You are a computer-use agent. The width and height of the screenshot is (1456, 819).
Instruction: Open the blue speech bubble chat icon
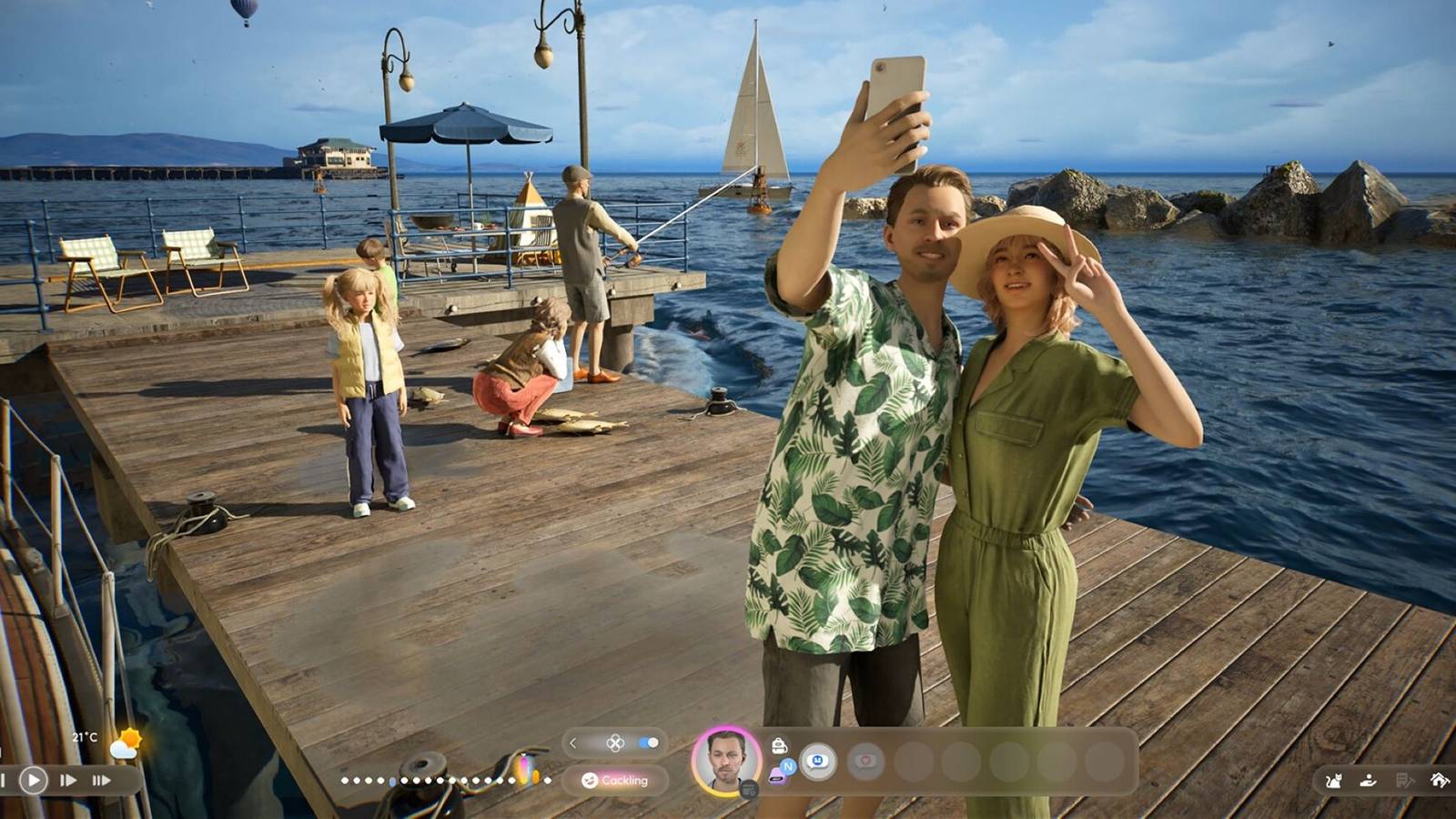click(816, 760)
